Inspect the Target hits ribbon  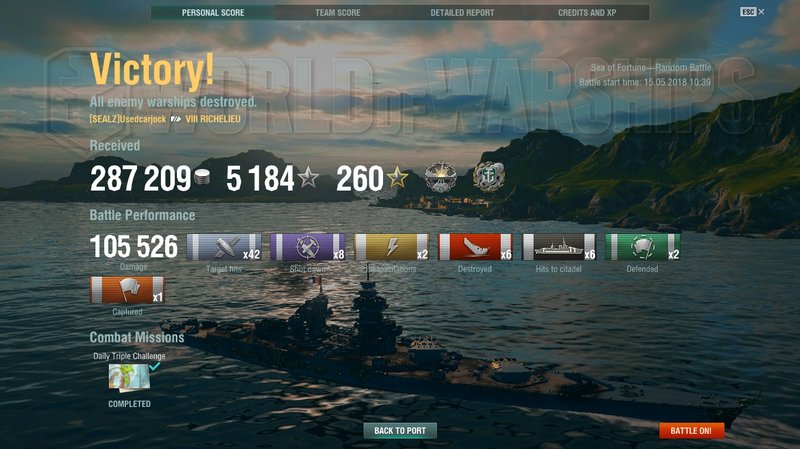pos(225,247)
